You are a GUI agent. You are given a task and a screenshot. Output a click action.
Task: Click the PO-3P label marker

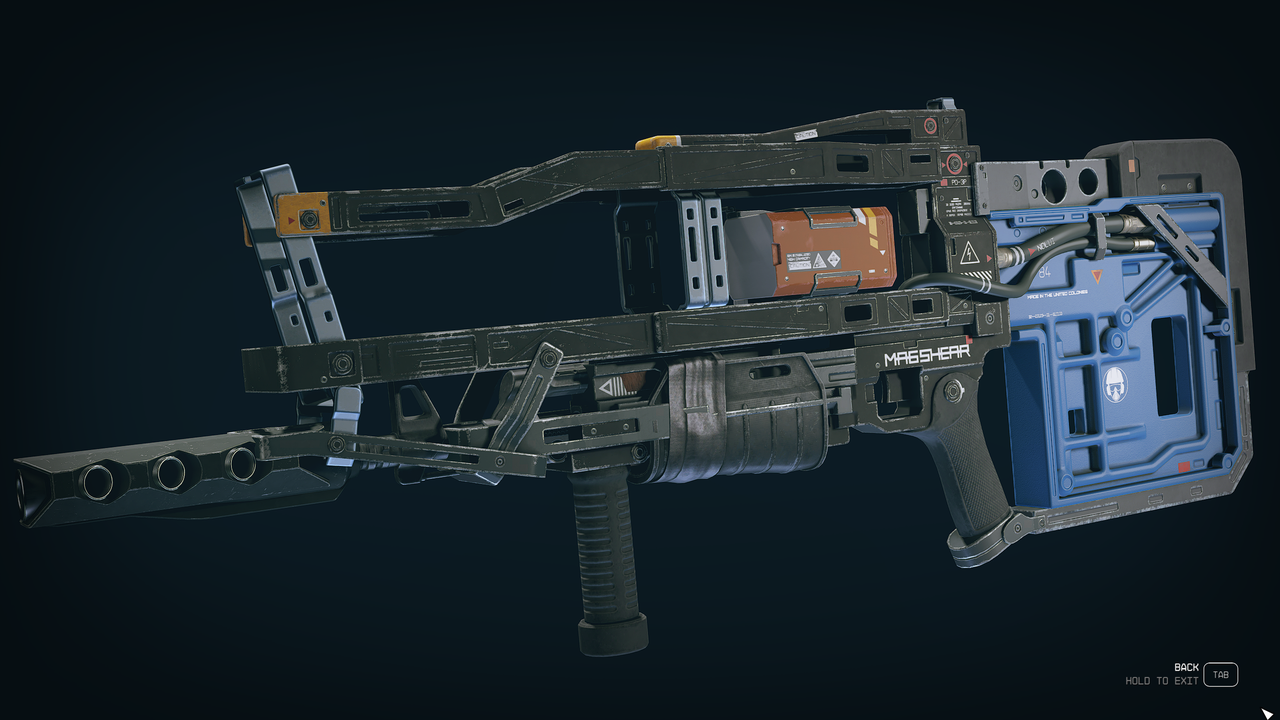[x=958, y=181]
